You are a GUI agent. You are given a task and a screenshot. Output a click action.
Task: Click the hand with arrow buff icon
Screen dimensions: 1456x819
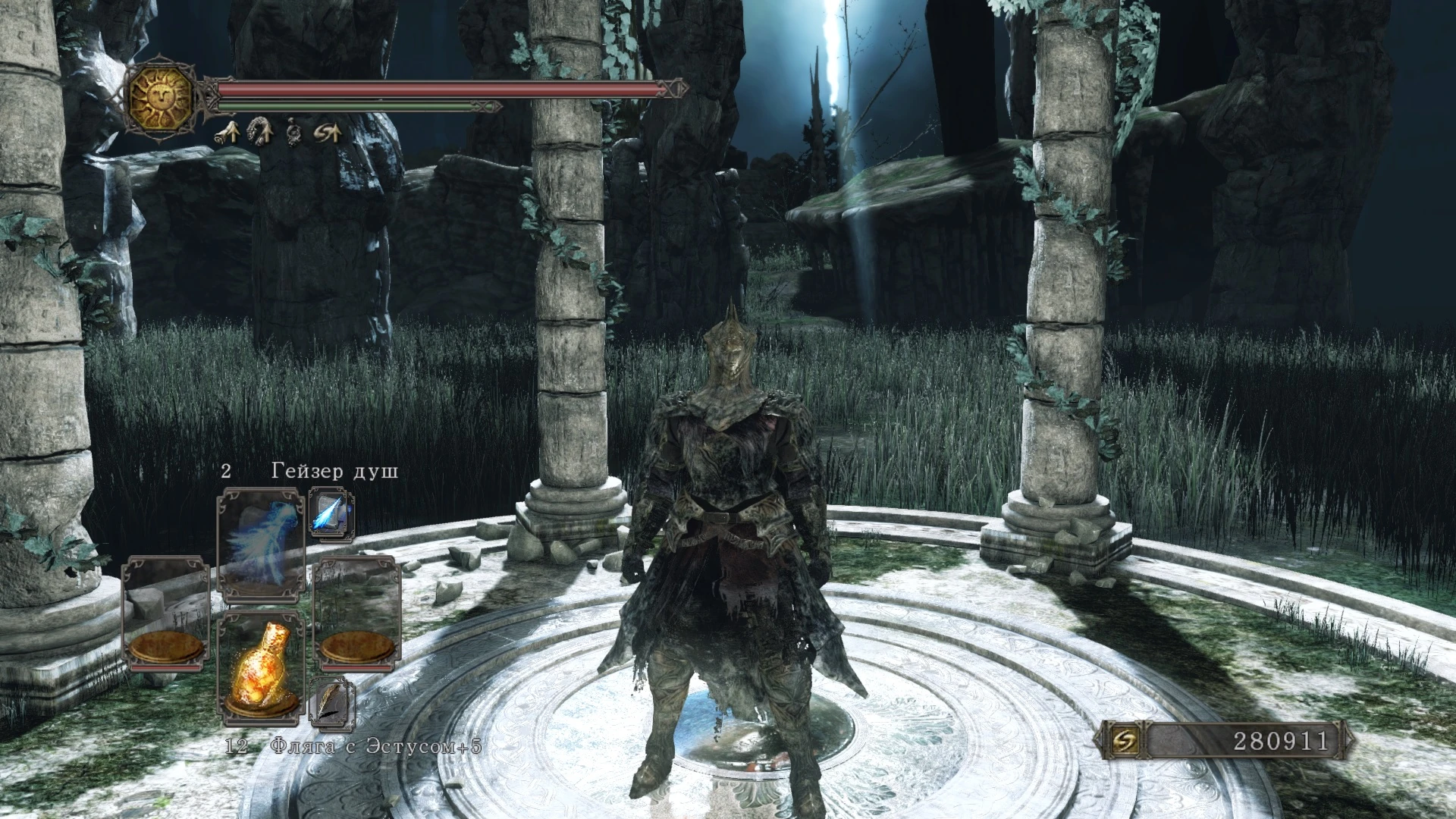227,134
